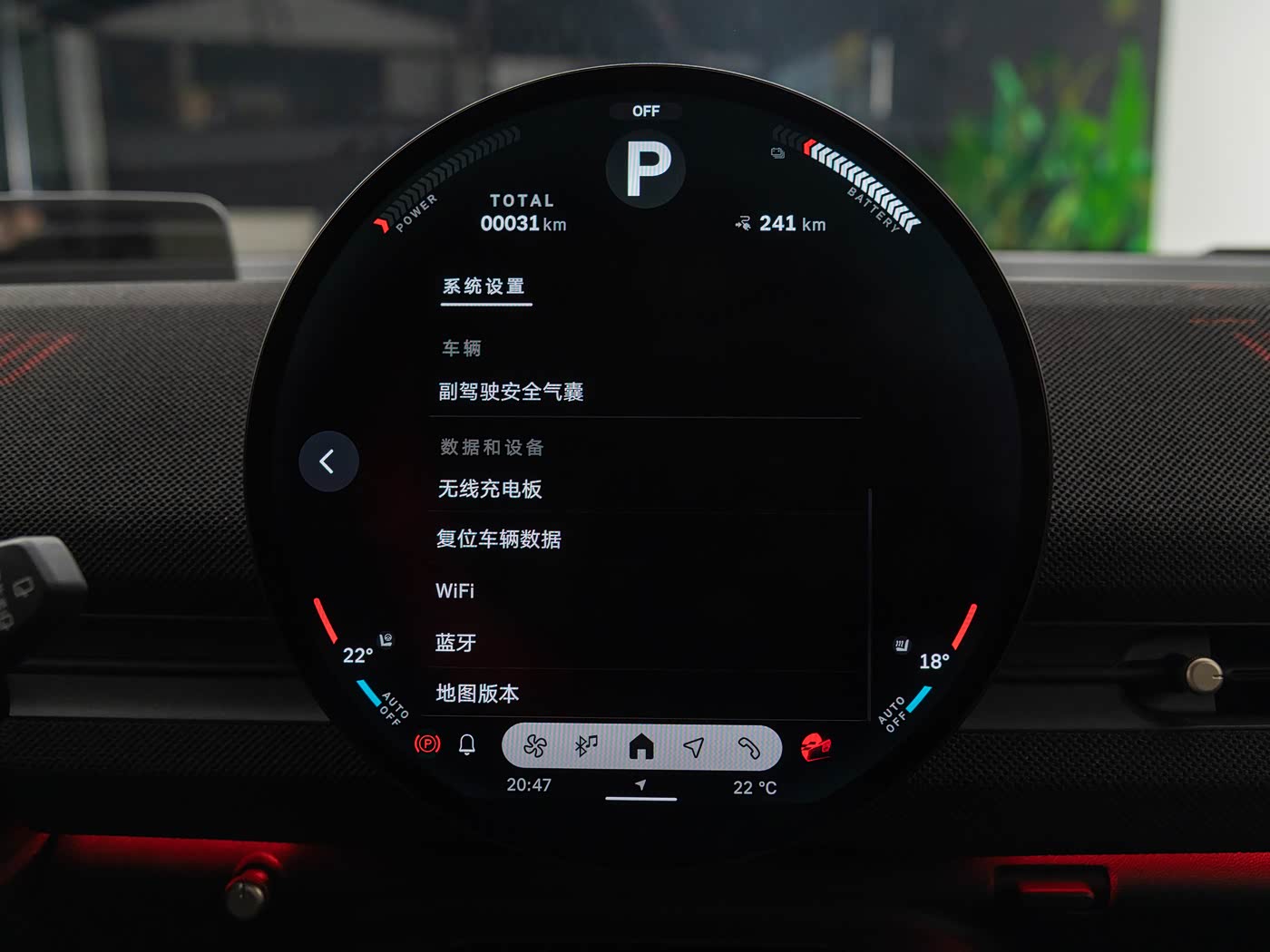Select the 系统设置 tab header
This screenshot has width=1270, height=952.
pyautogui.click(x=484, y=287)
